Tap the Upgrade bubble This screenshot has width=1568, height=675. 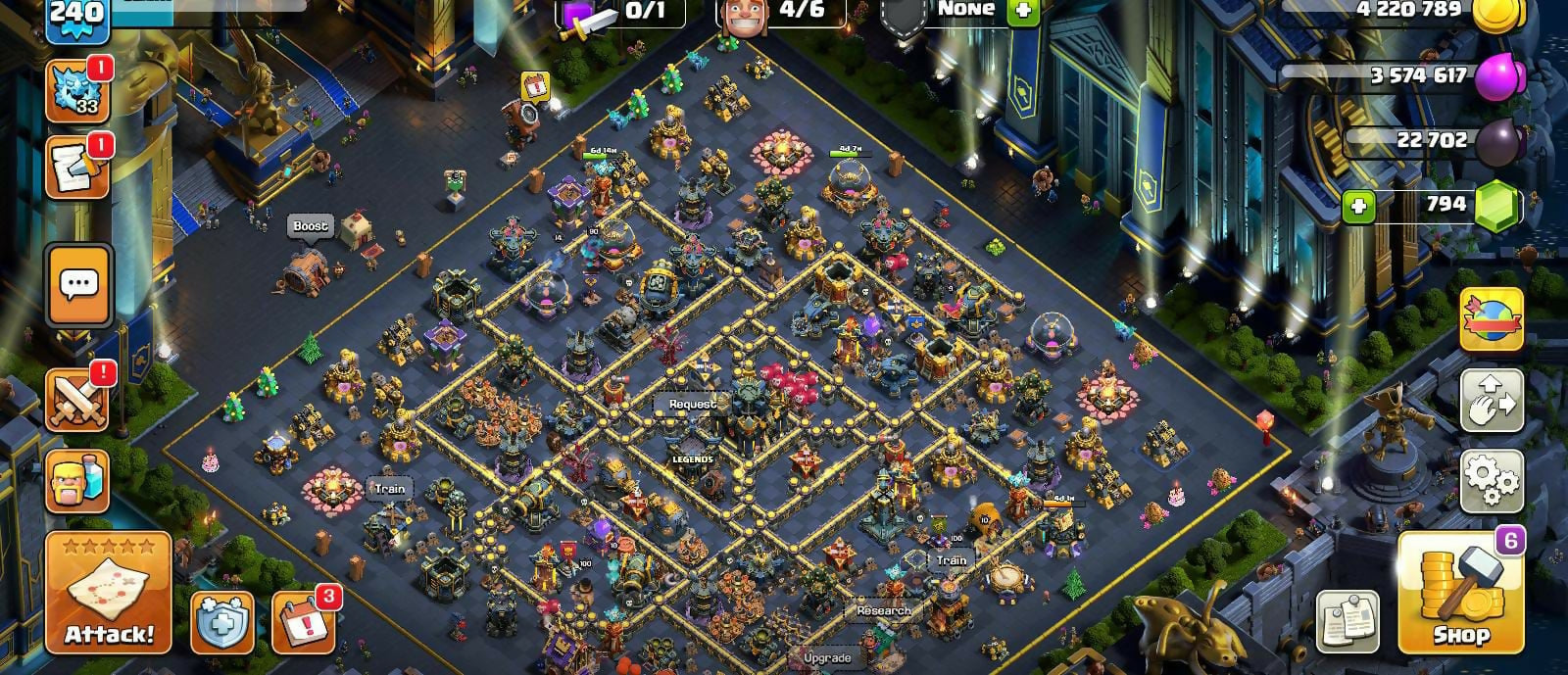pos(826,658)
